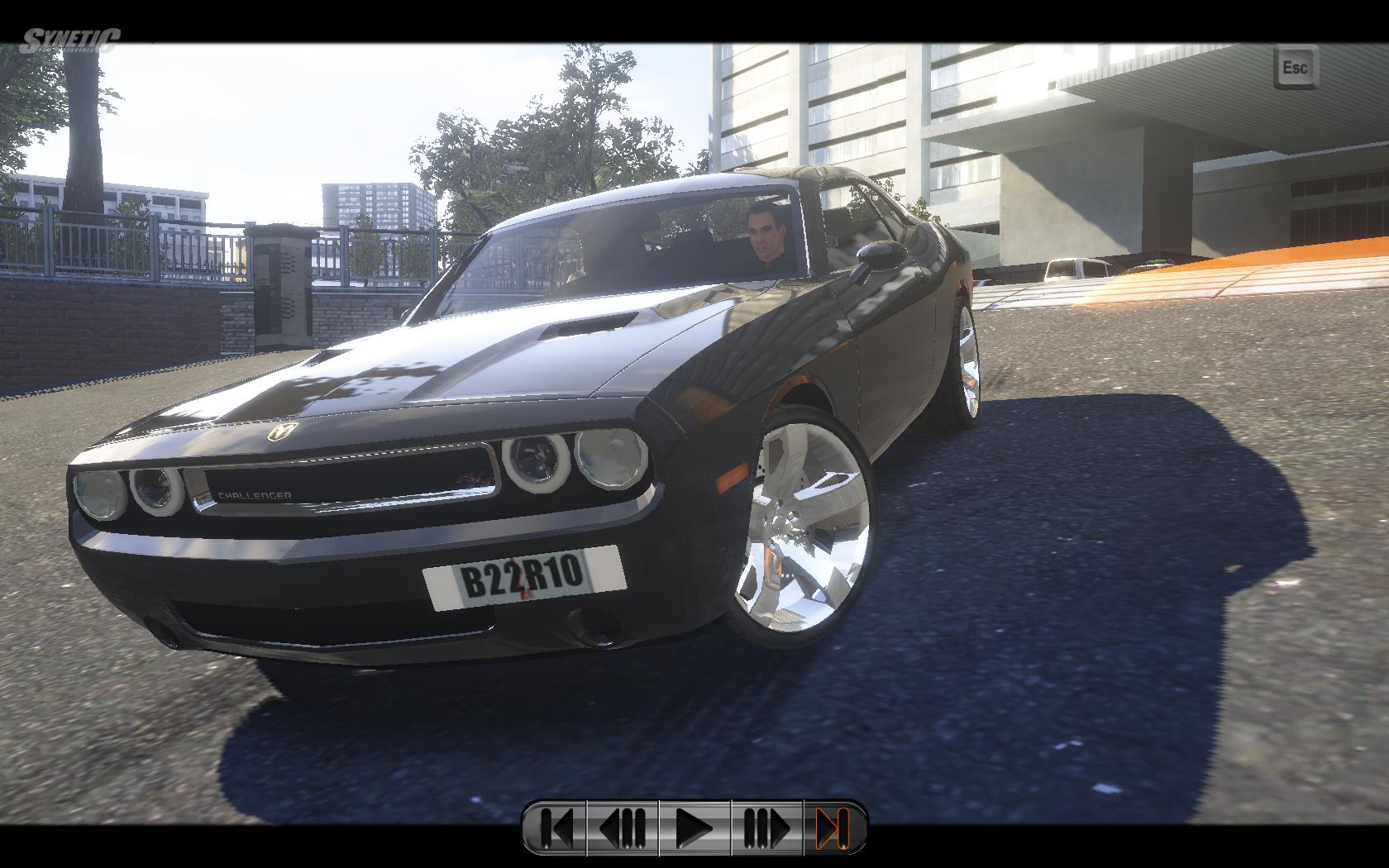
Task: Step the replay forward one frame
Action: pyautogui.click(x=766, y=827)
